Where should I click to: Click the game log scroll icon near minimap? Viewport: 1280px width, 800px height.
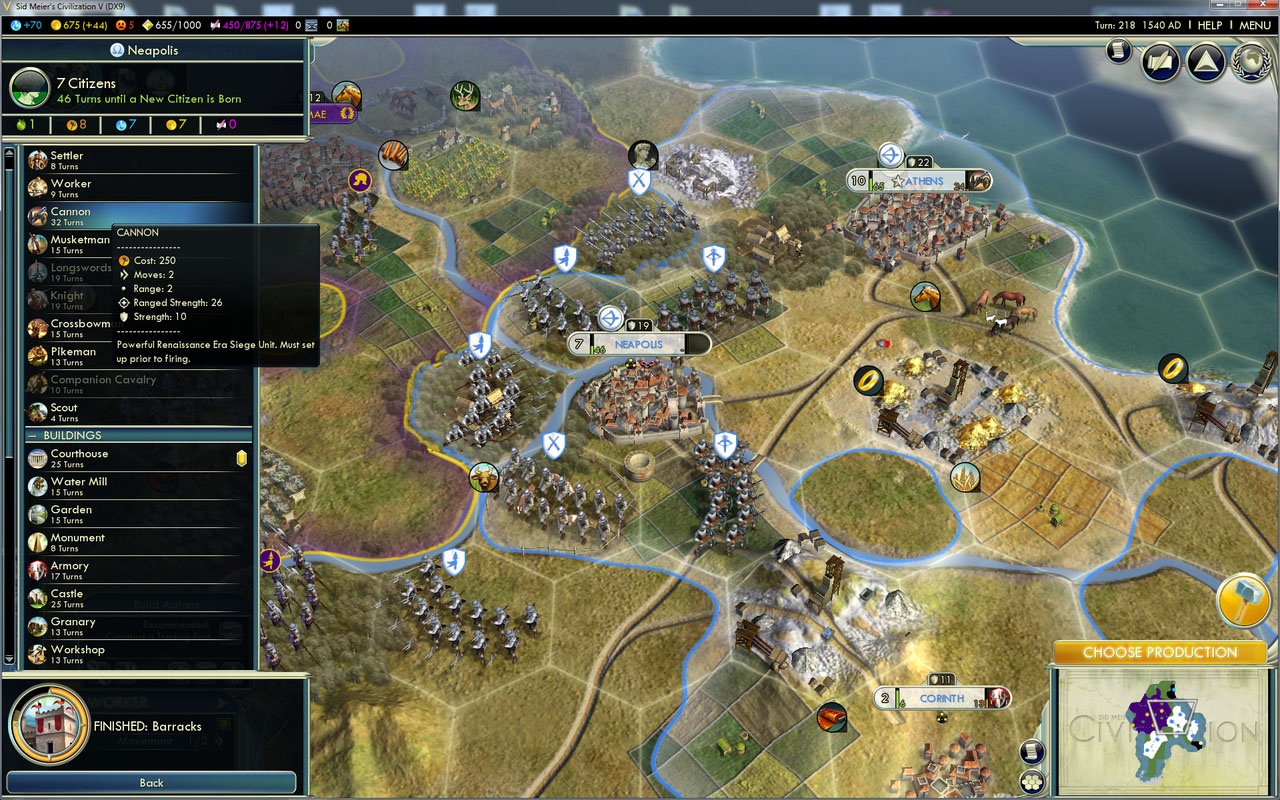[x=1031, y=751]
